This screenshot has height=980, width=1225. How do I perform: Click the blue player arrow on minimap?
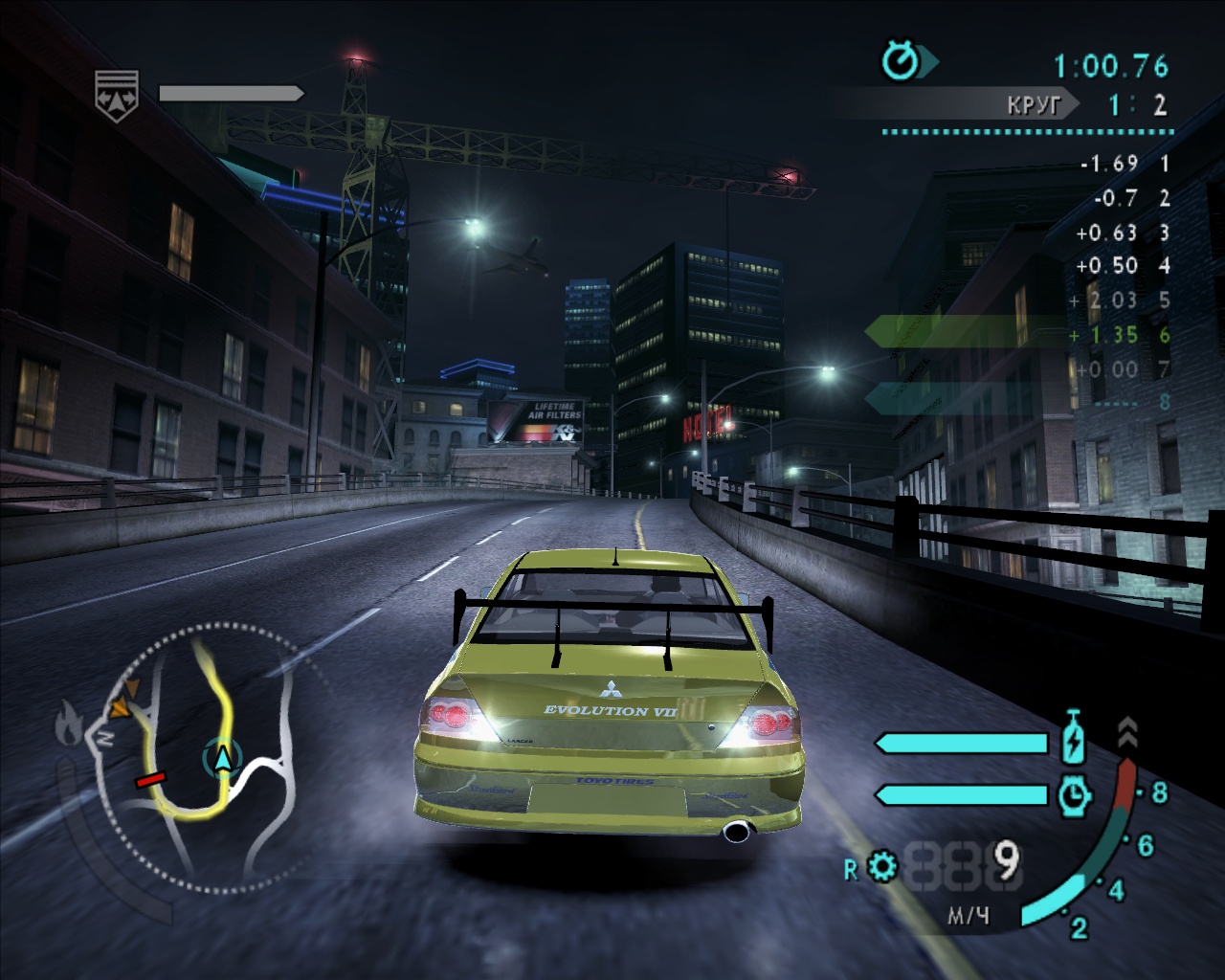click(223, 758)
